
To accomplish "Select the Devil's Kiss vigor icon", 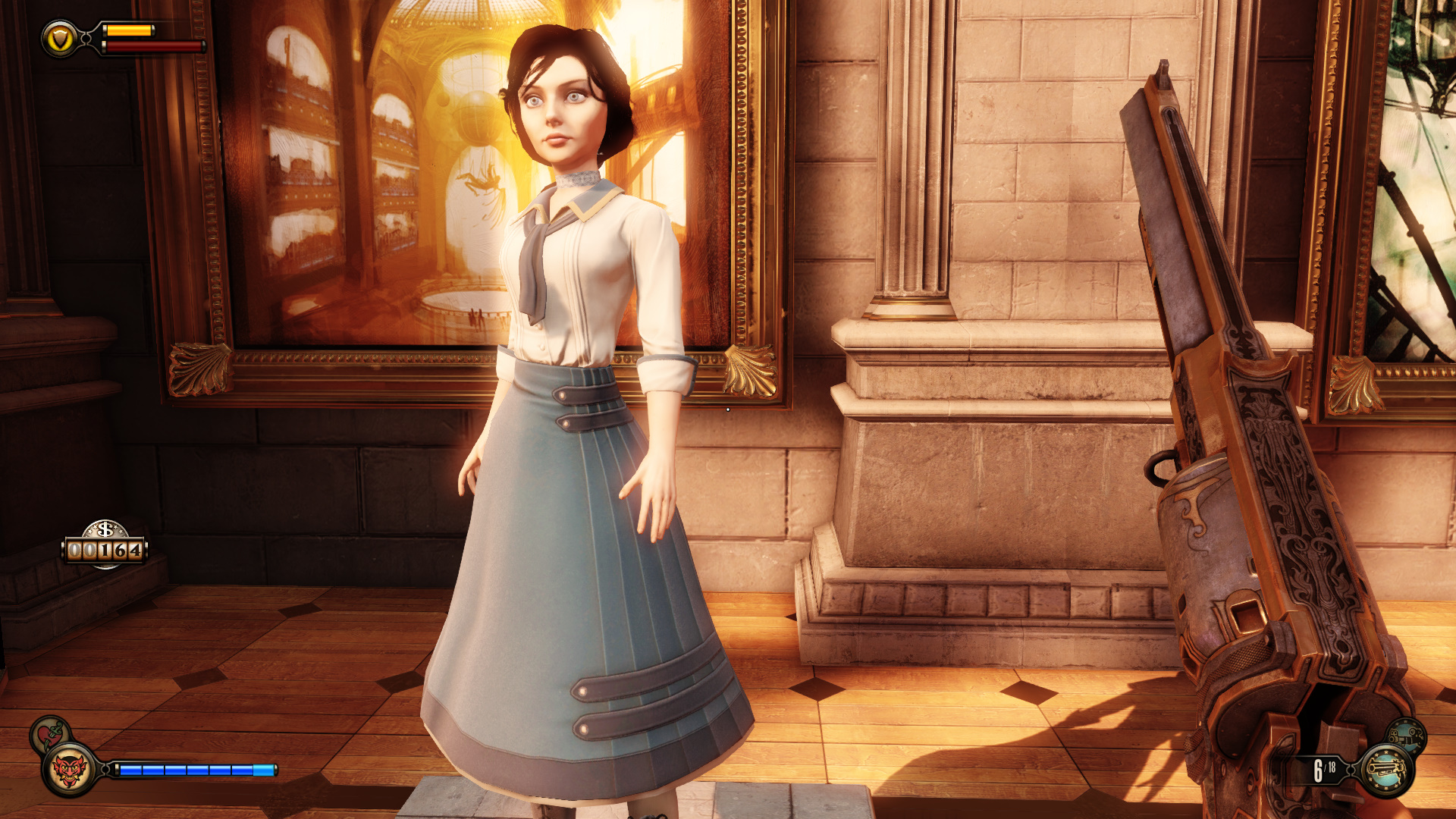I will click(69, 770).
